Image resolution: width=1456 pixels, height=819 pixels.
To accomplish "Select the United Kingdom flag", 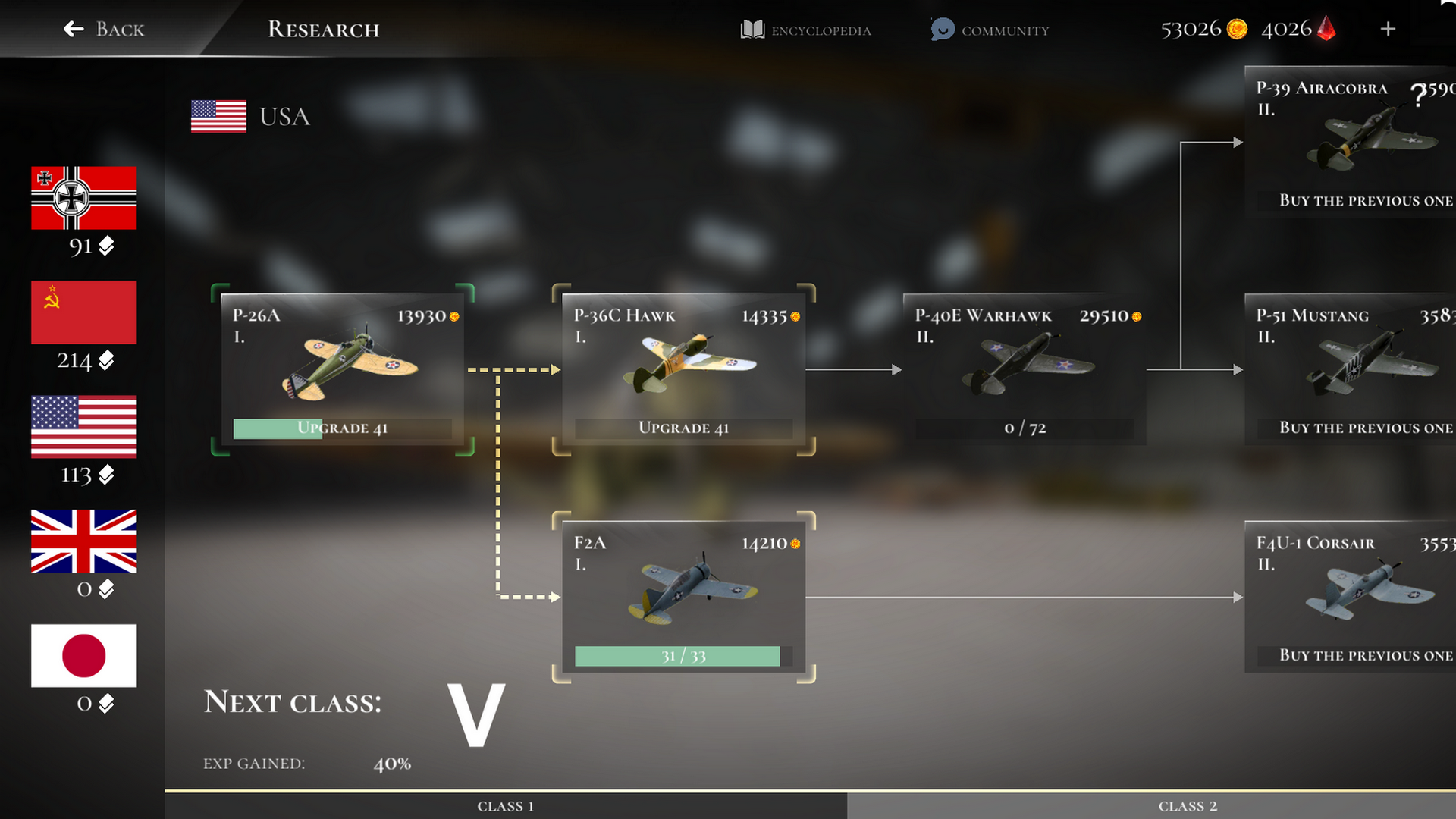I will coord(83,541).
